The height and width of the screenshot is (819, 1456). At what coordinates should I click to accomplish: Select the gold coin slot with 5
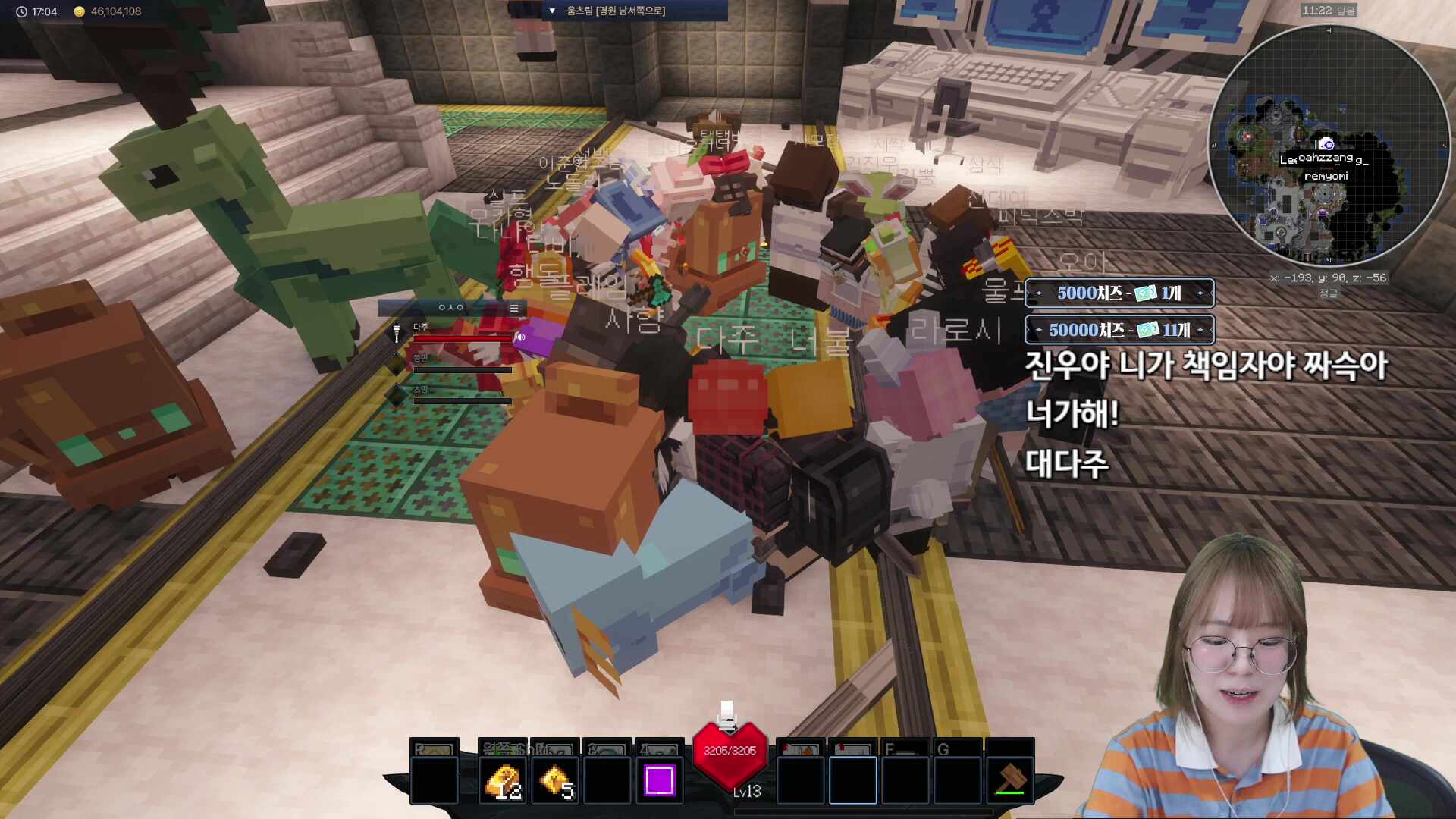tap(556, 781)
